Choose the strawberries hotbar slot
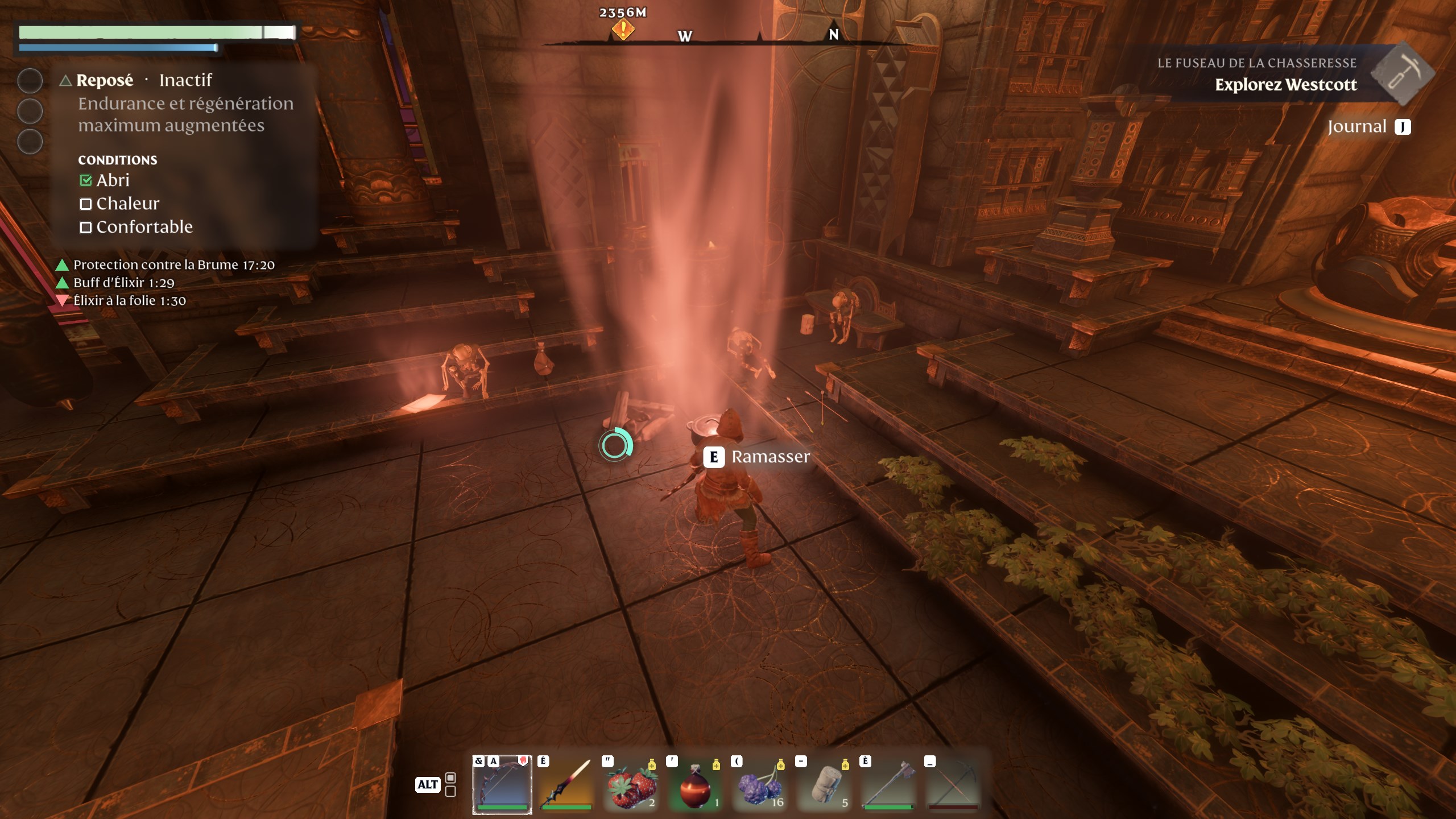Viewport: 1456px width, 819px height. point(631,784)
